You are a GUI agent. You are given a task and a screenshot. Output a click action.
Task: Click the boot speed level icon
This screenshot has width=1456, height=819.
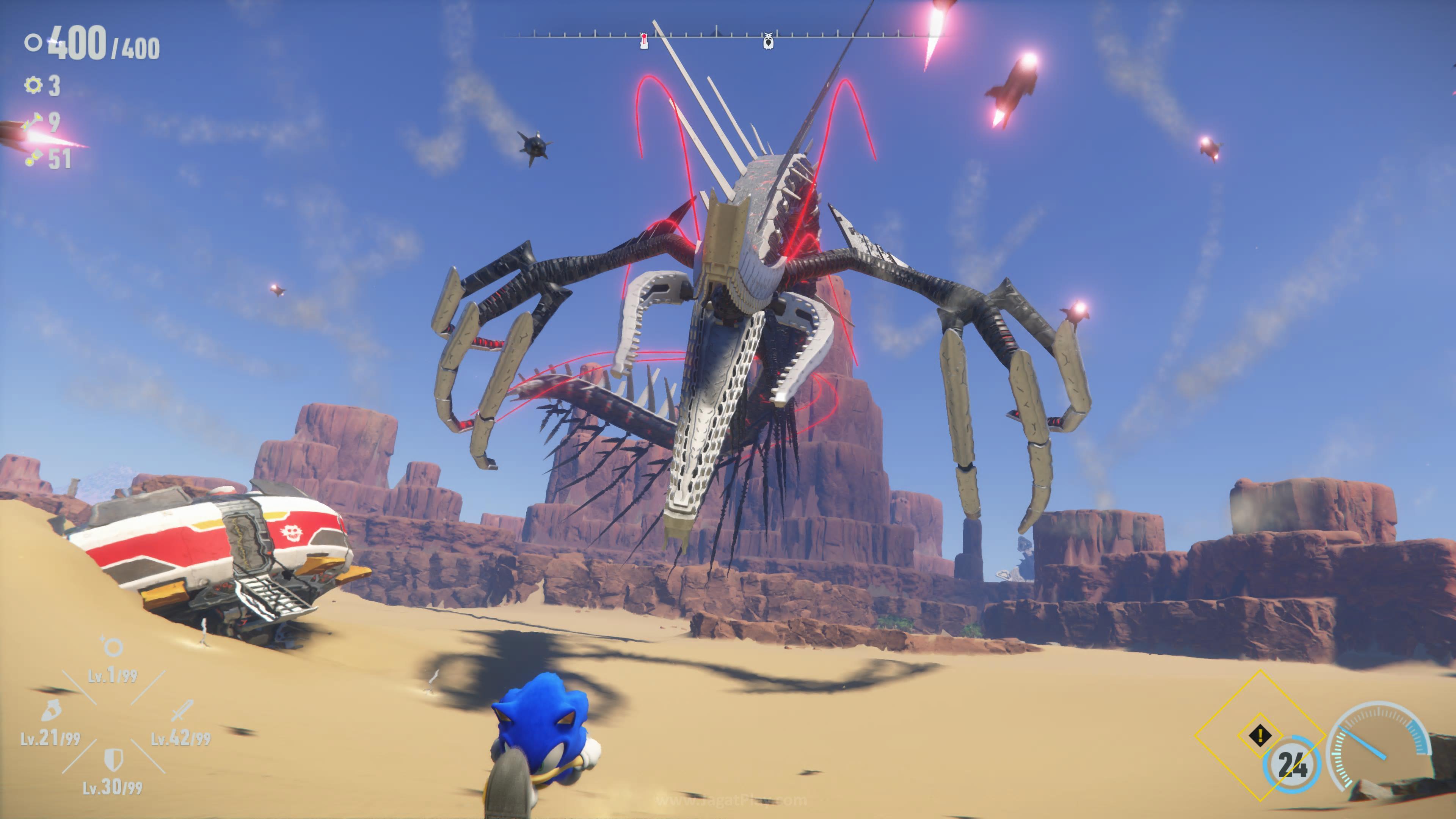coord(51,711)
